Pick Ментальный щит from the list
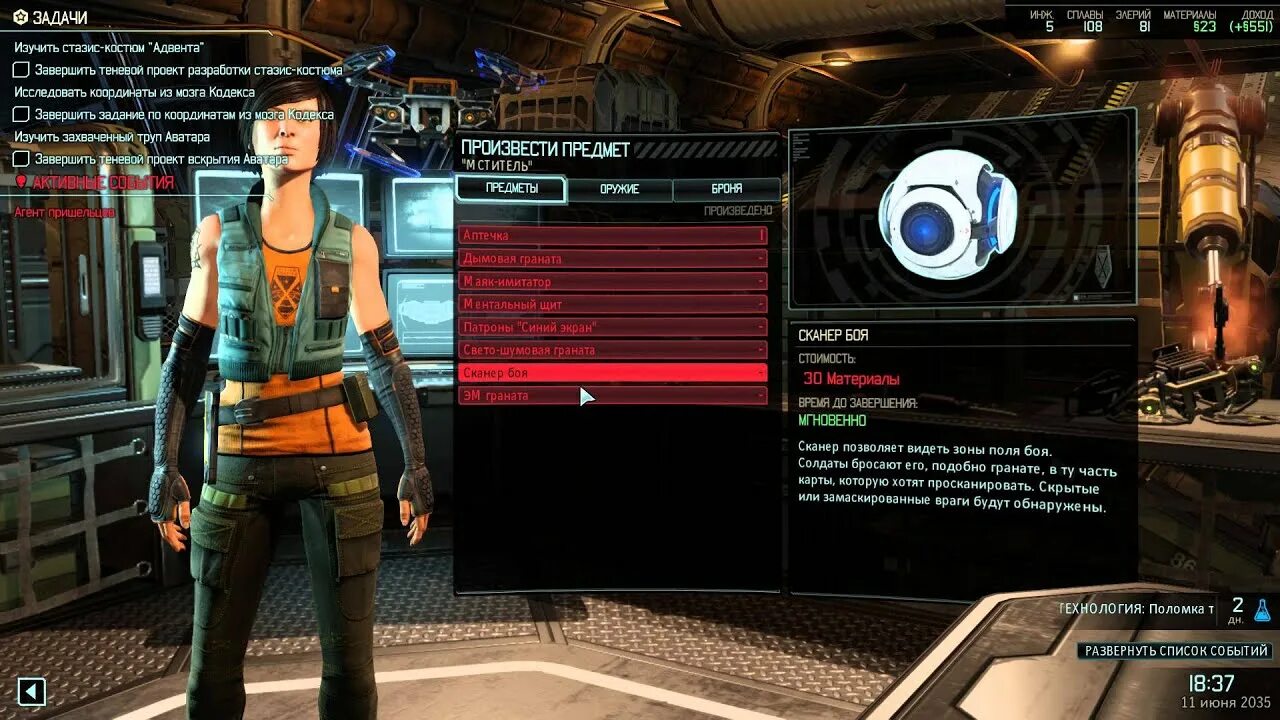The image size is (1280, 720). [612, 304]
